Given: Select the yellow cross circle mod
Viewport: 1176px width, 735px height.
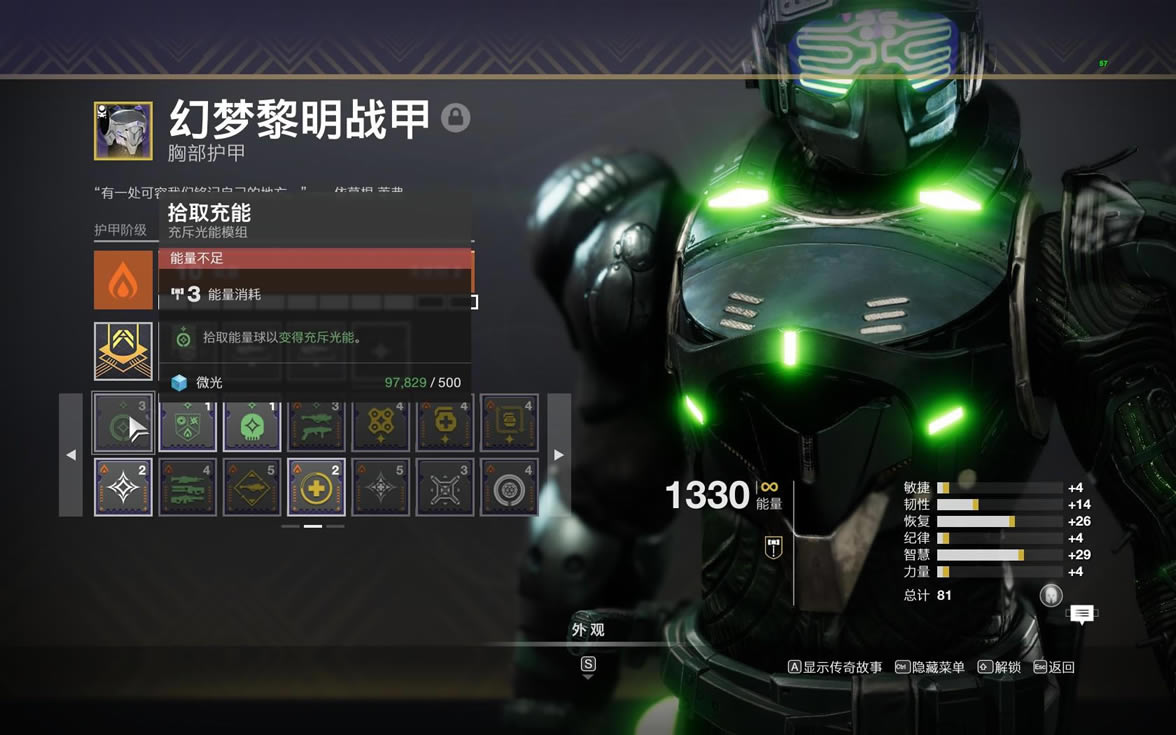Looking at the screenshot, I should click(316, 487).
